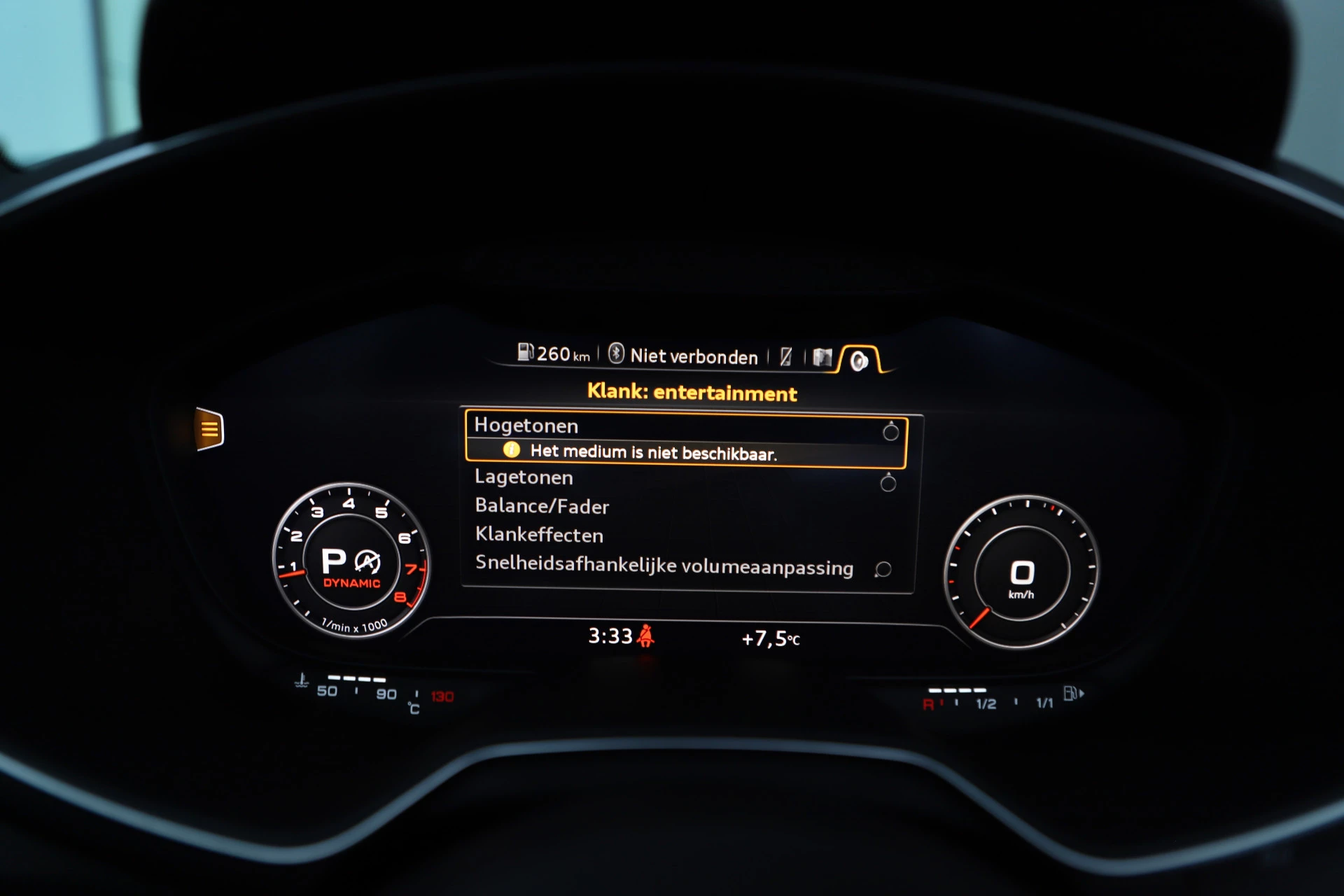This screenshot has width=1344, height=896.
Task: Switch to the Klank entertainment header
Action: [x=692, y=393]
